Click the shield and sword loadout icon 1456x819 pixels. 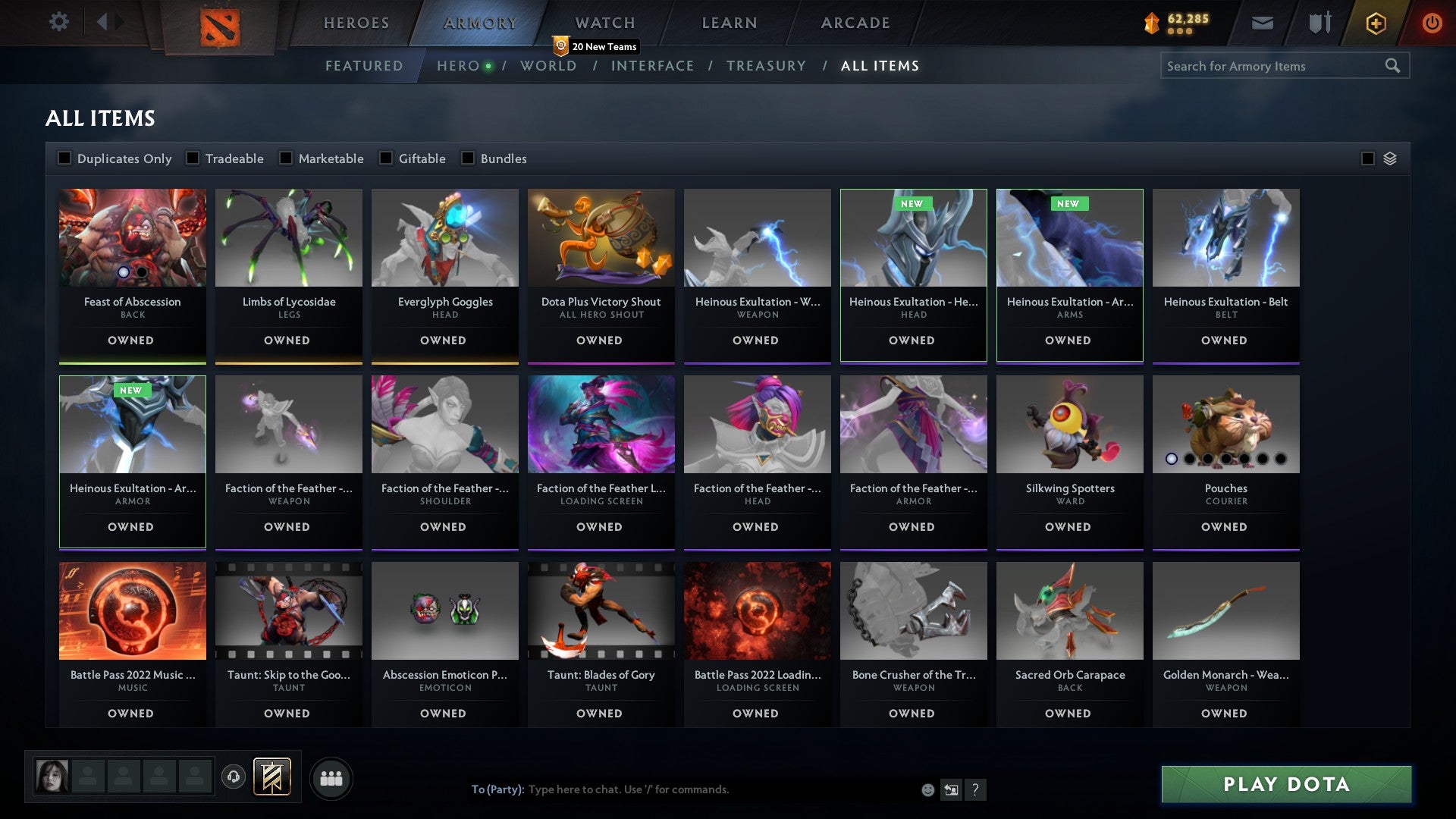pyautogui.click(x=1319, y=23)
